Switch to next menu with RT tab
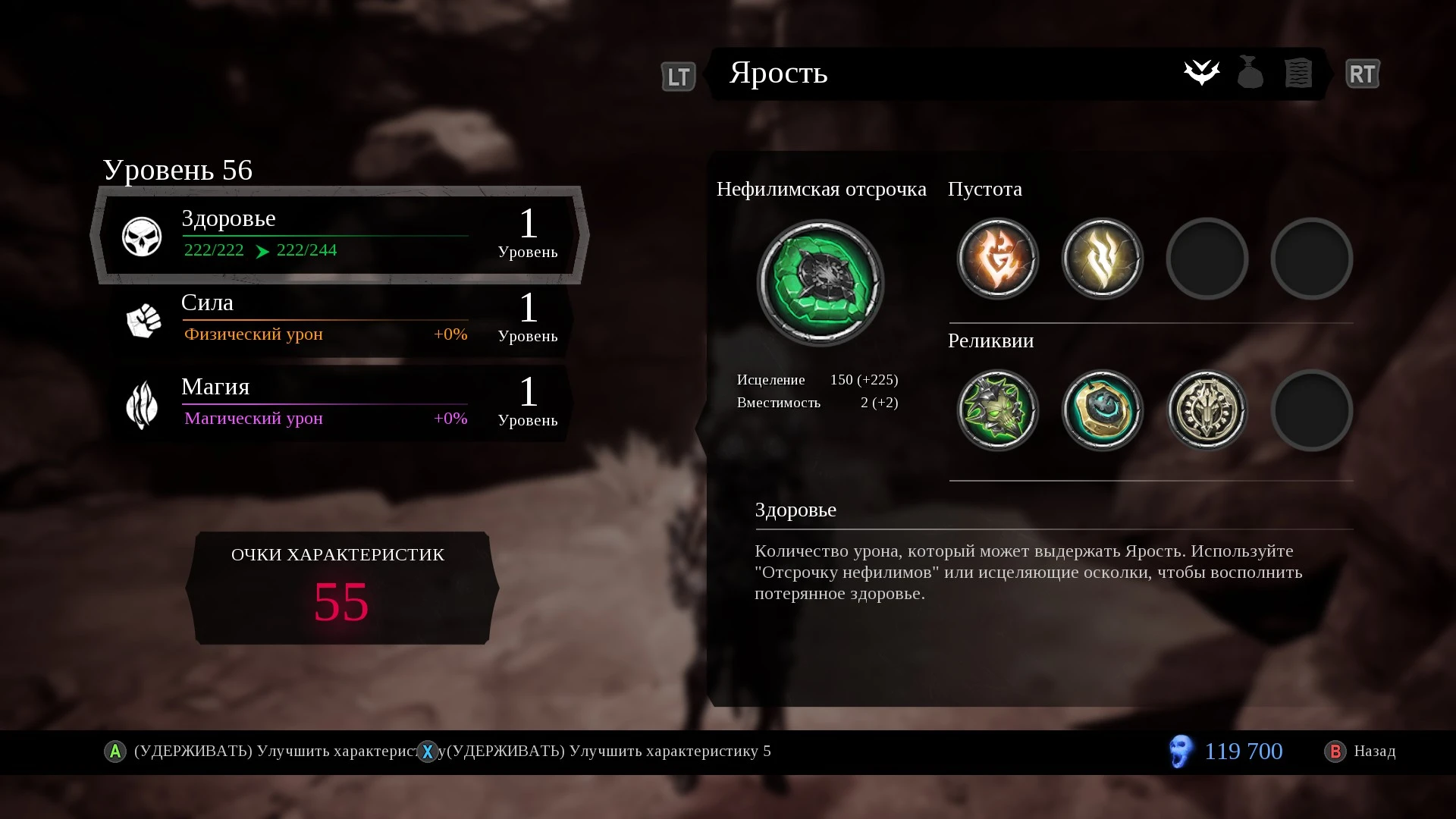The width and height of the screenshot is (1456, 819). click(1363, 74)
